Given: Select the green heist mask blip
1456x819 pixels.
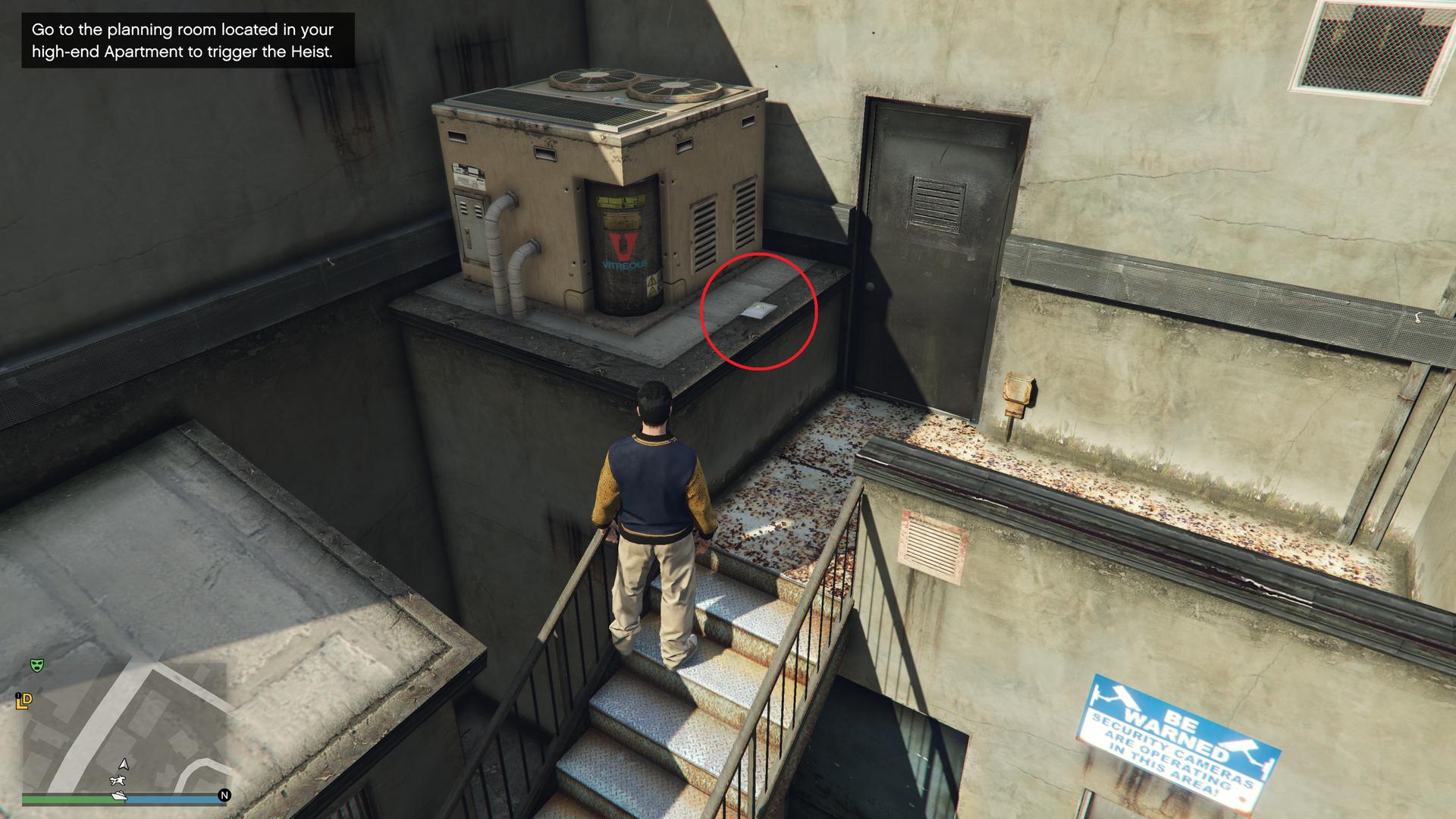Looking at the screenshot, I should [36, 665].
